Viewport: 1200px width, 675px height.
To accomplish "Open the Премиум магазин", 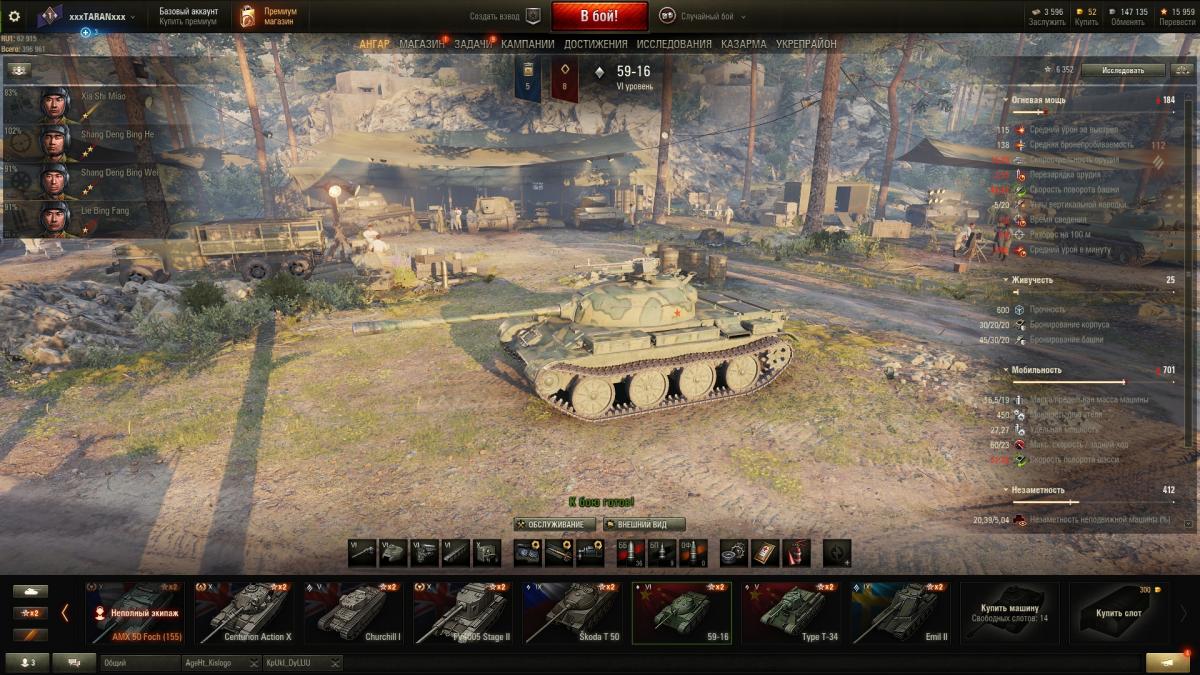I will pyautogui.click(x=269, y=16).
